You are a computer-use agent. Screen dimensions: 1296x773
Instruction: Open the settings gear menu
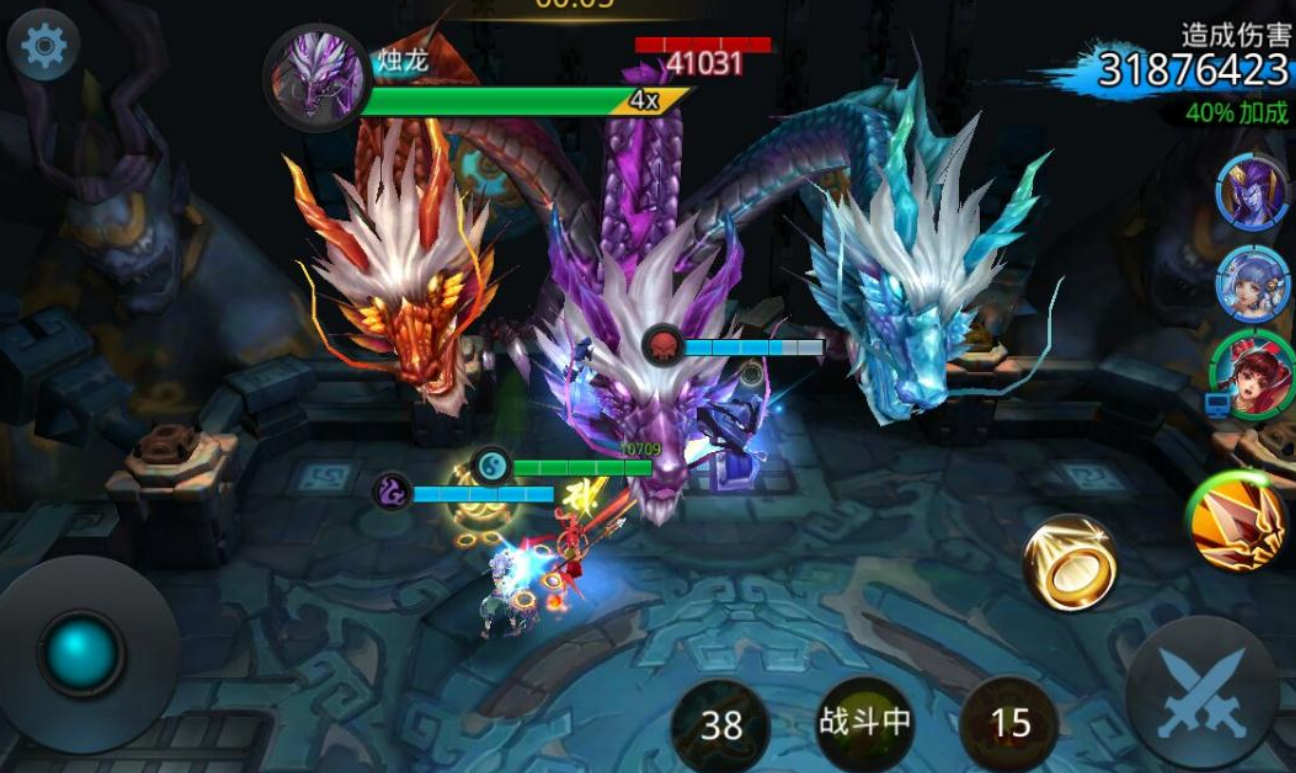[x=43, y=46]
